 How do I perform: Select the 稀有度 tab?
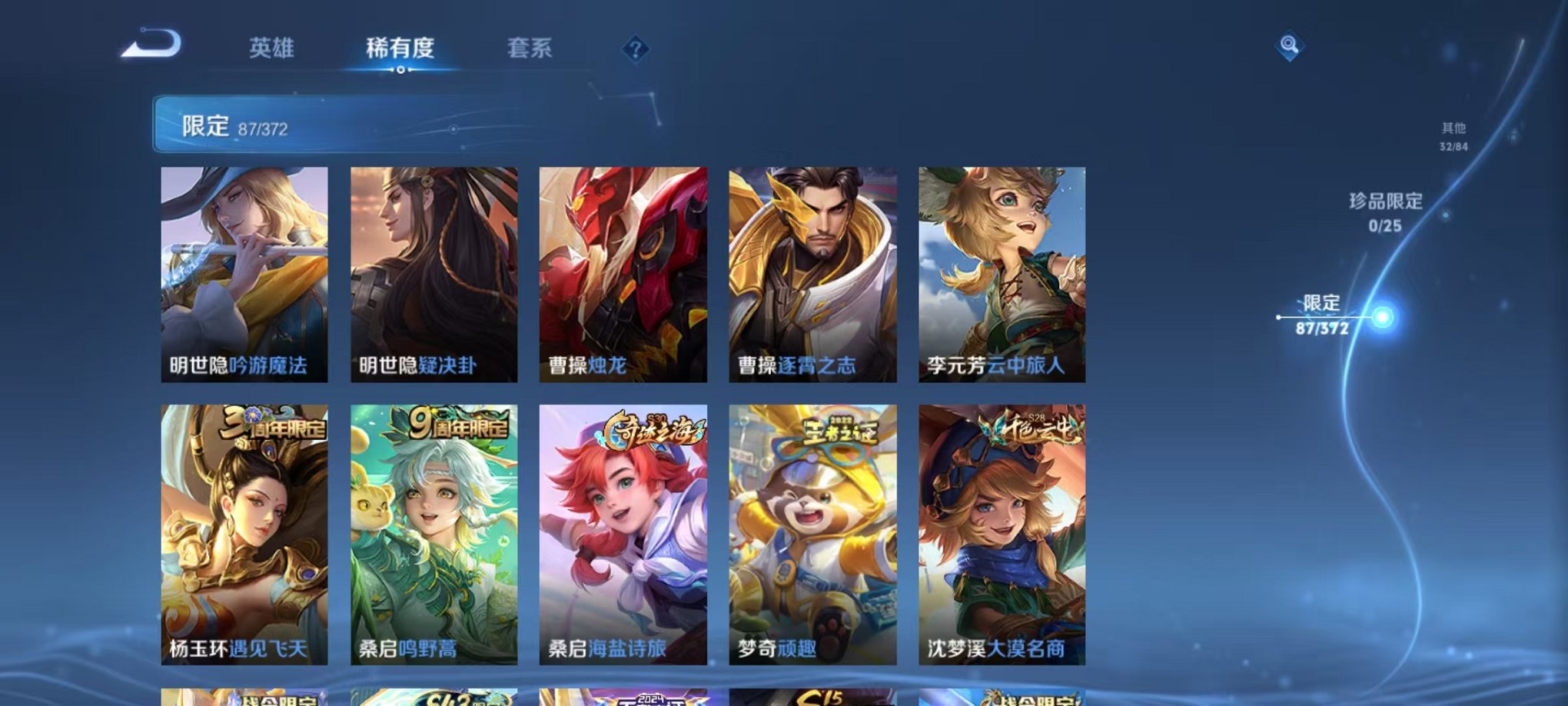coord(399,48)
